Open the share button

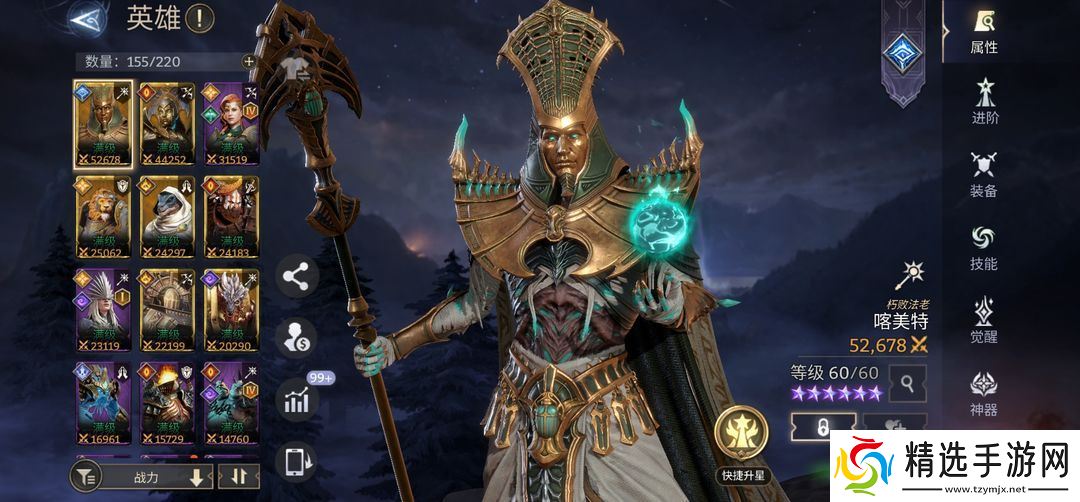coord(295,276)
